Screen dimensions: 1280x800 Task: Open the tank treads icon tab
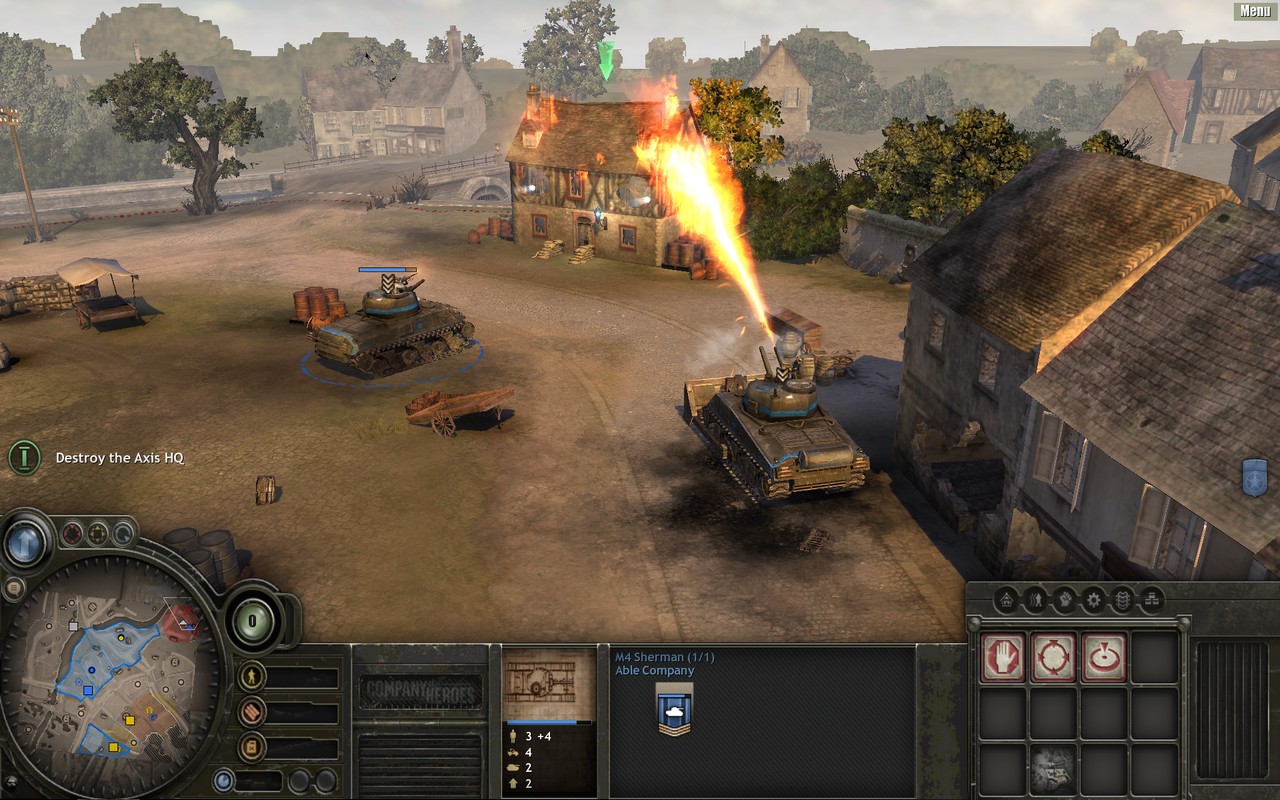tap(1123, 600)
